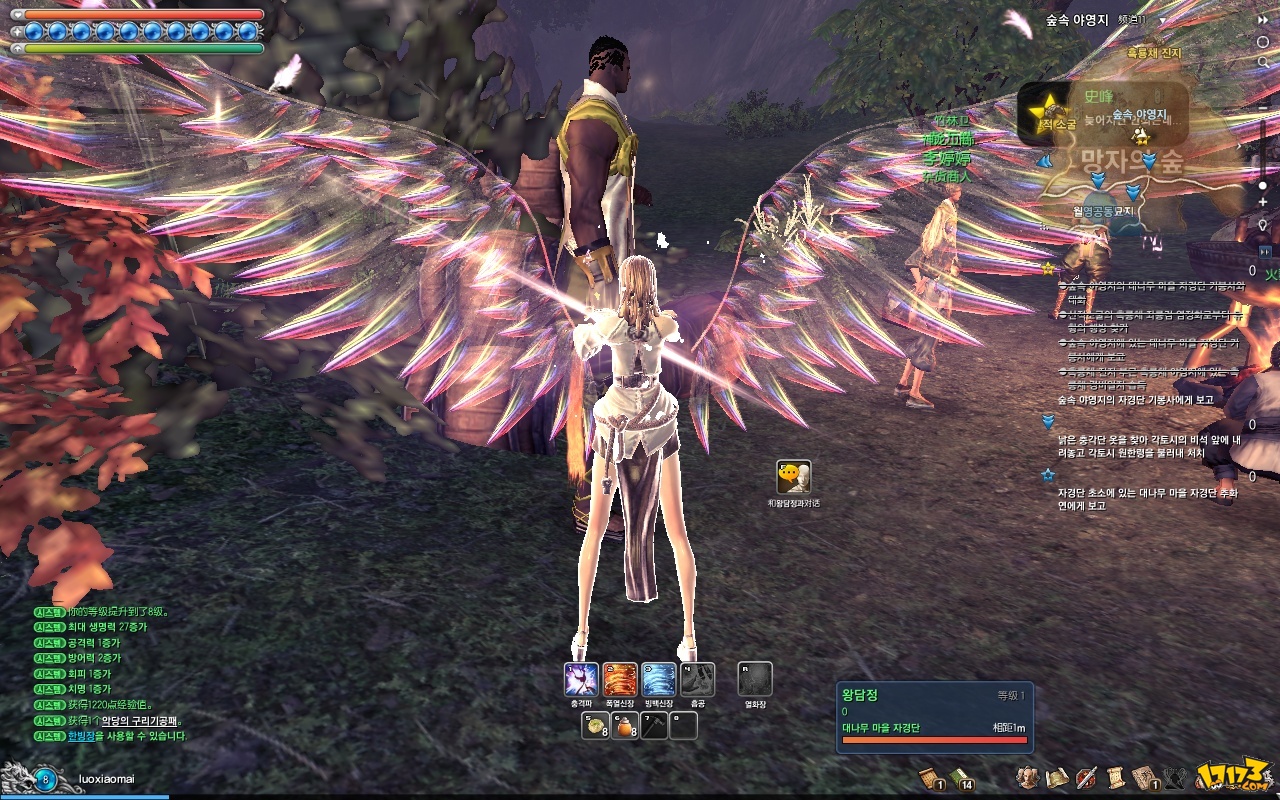1280x800 pixels.
Task: Activate the 충격파 purple skill
Action: click(x=581, y=680)
